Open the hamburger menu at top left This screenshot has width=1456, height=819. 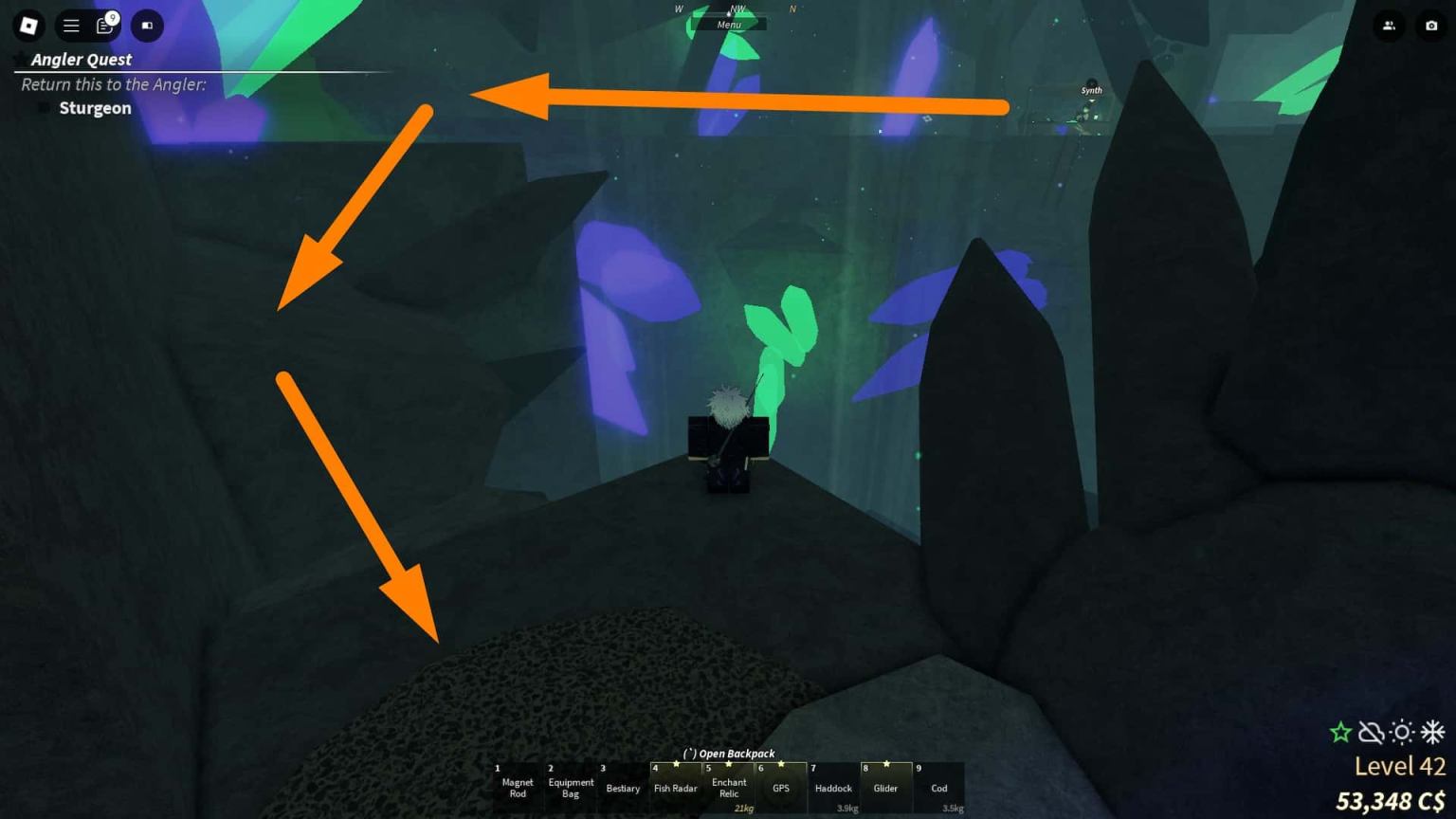click(x=71, y=26)
